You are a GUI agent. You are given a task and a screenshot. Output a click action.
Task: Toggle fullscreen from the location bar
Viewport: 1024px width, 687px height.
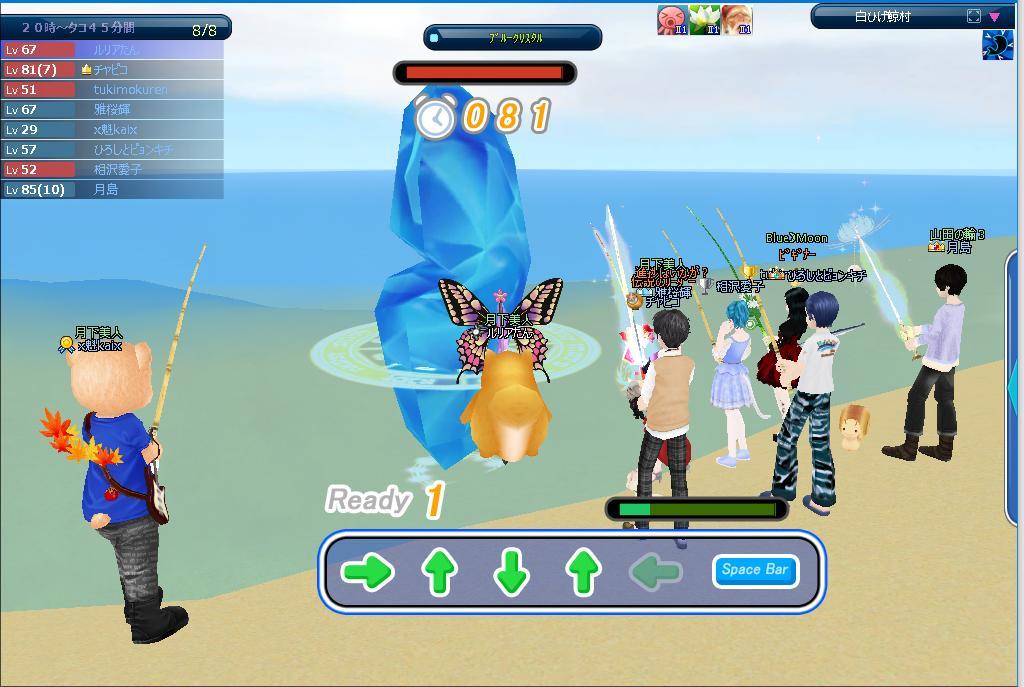coord(974,16)
